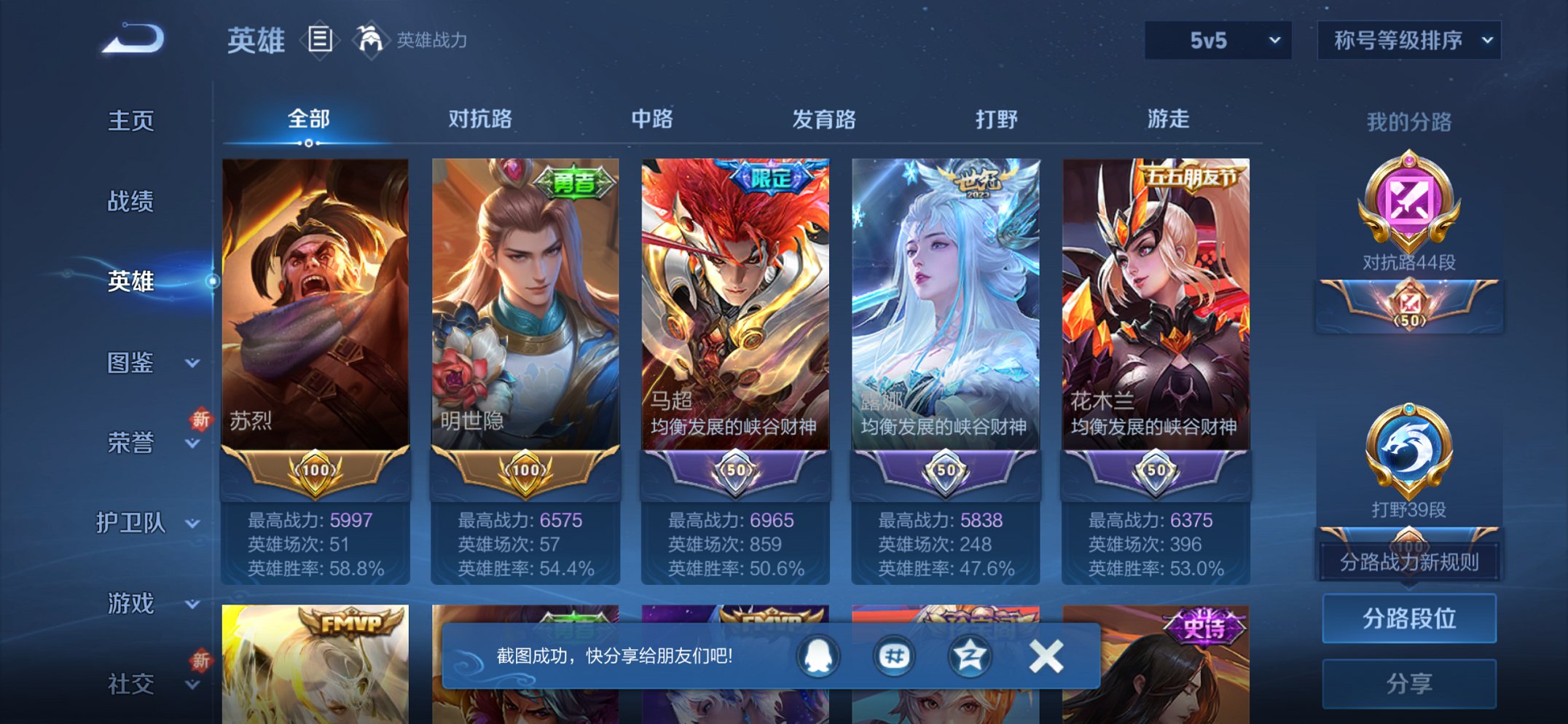Share screenshot via the QQ icon
1568x724 pixels.
[818, 655]
